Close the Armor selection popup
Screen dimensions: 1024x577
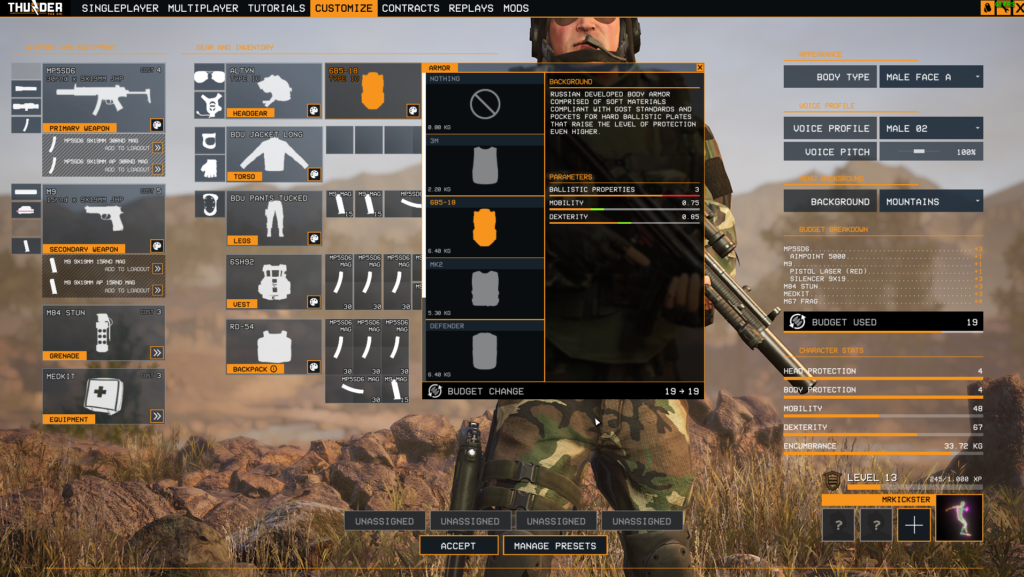700,68
